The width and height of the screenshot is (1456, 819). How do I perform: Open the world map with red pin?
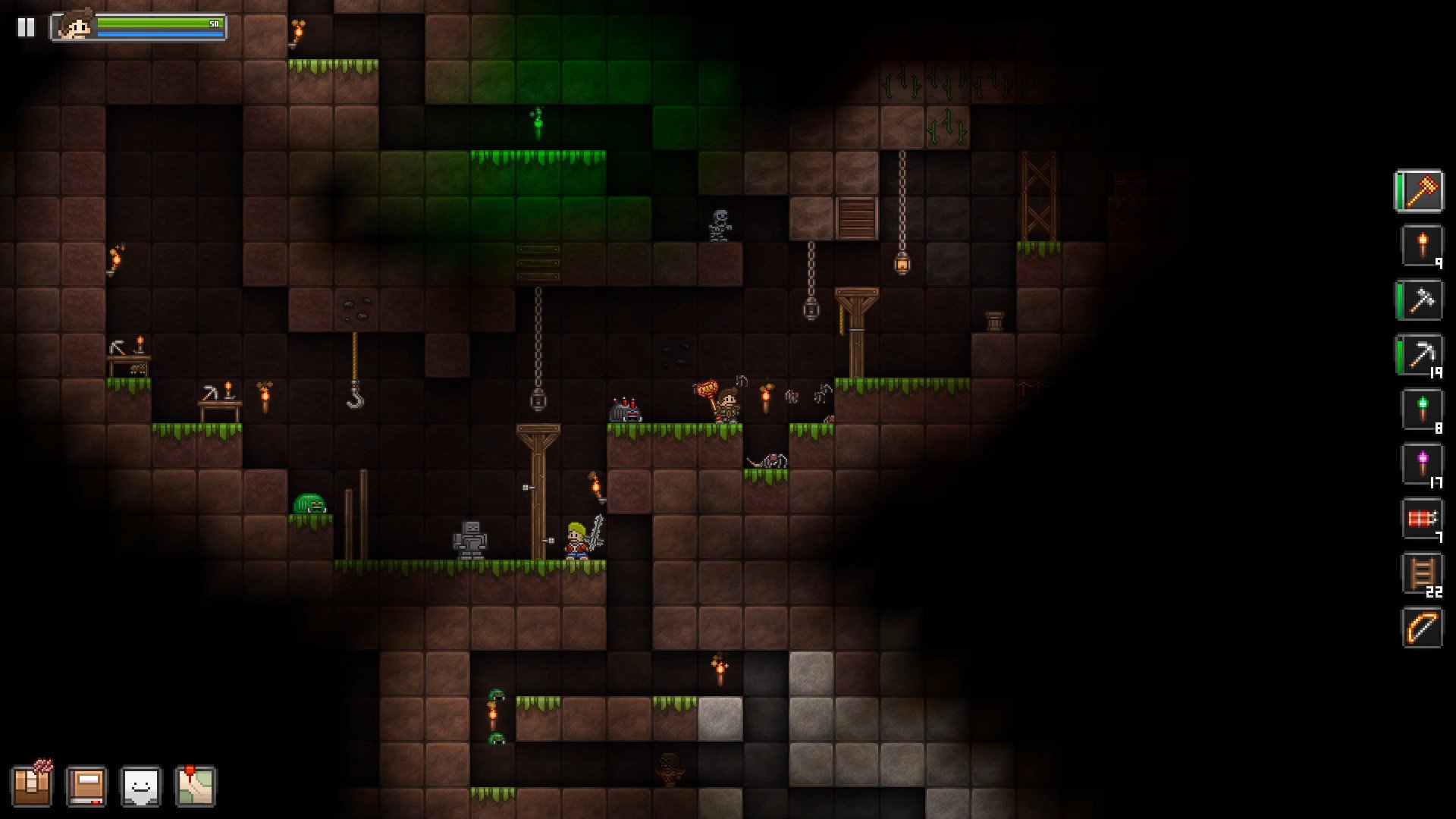(x=197, y=786)
